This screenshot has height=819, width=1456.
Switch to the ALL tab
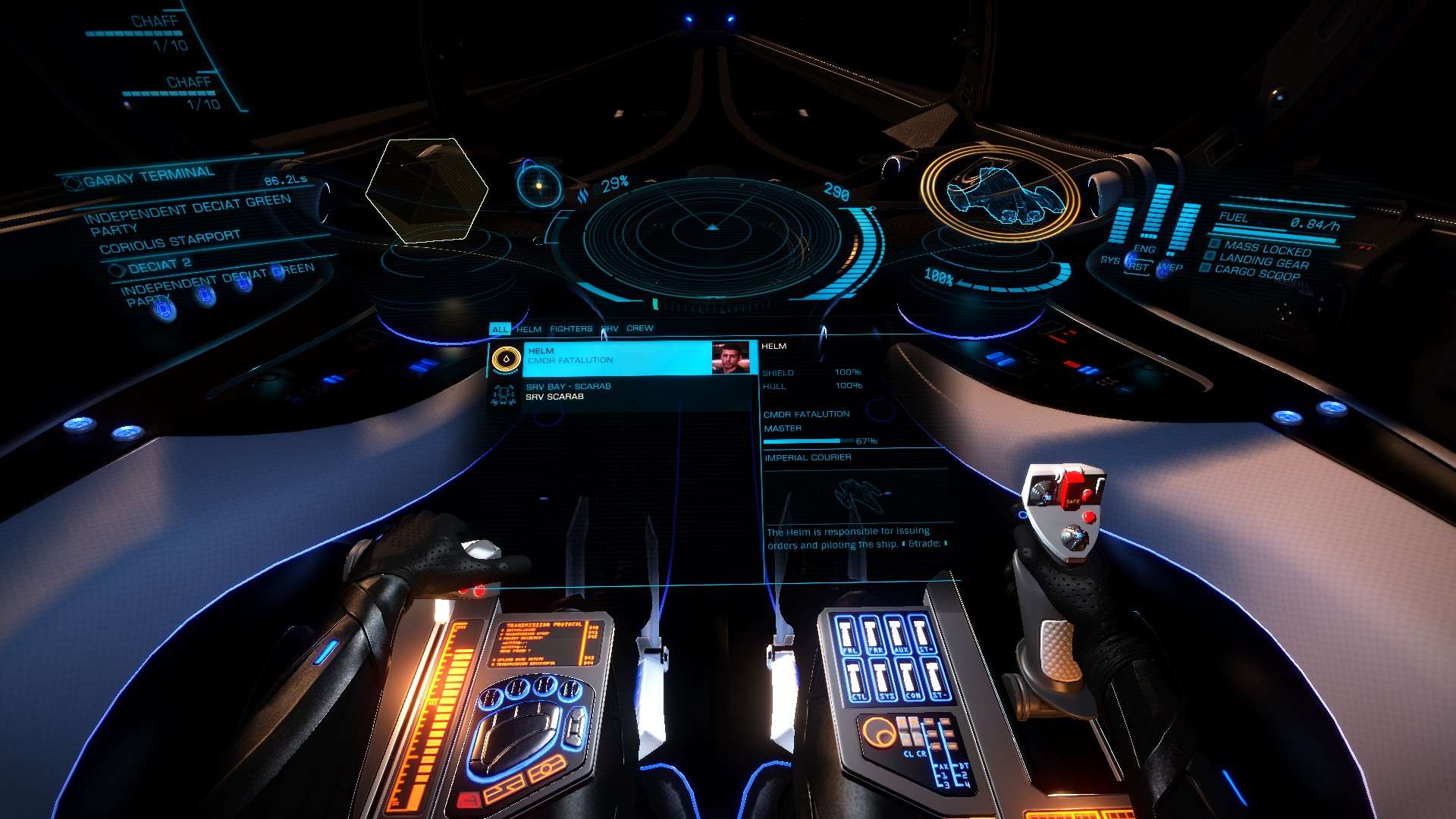tap(500, 329)
